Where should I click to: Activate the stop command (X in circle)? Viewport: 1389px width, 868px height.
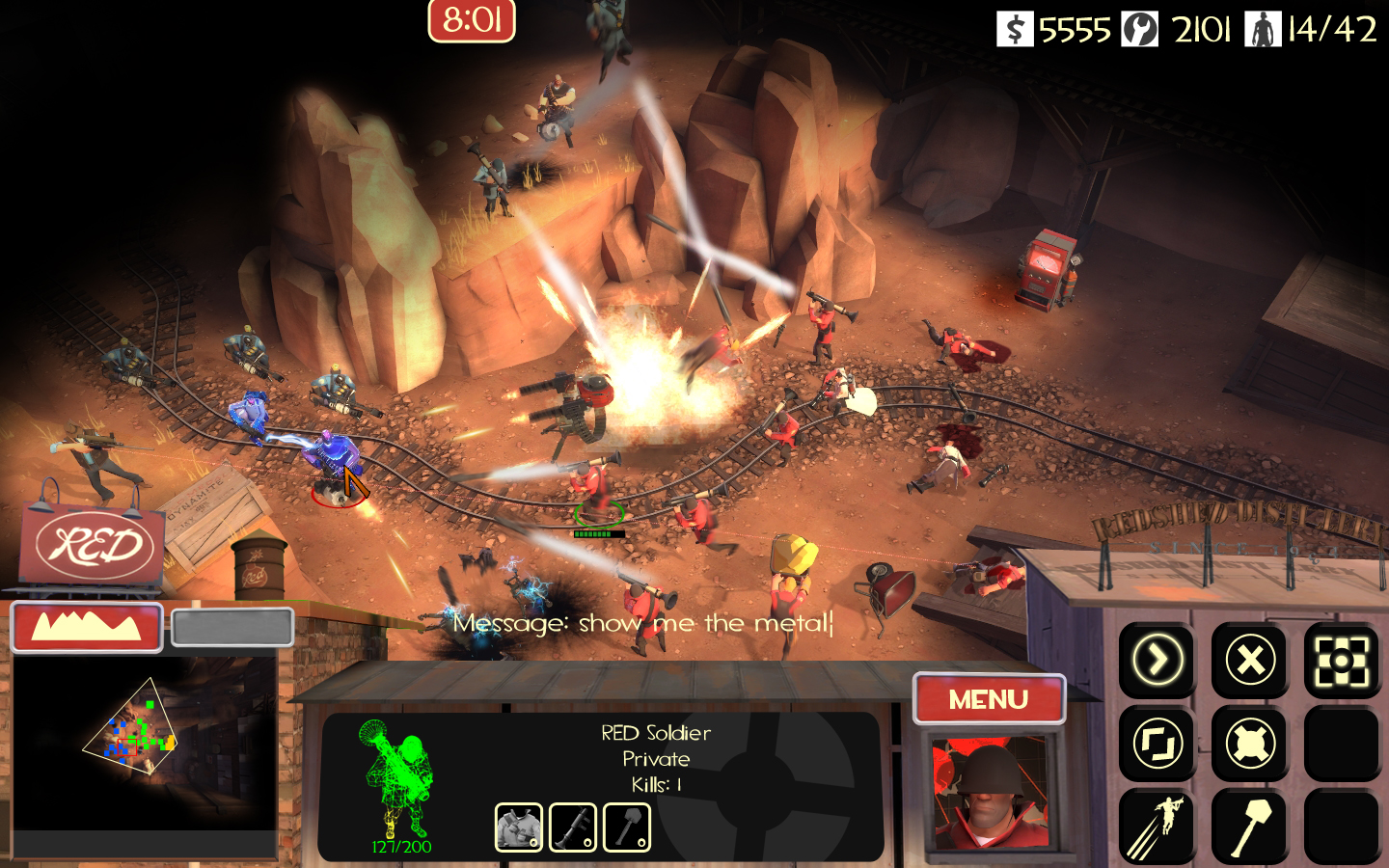(x=1250, y=661)
